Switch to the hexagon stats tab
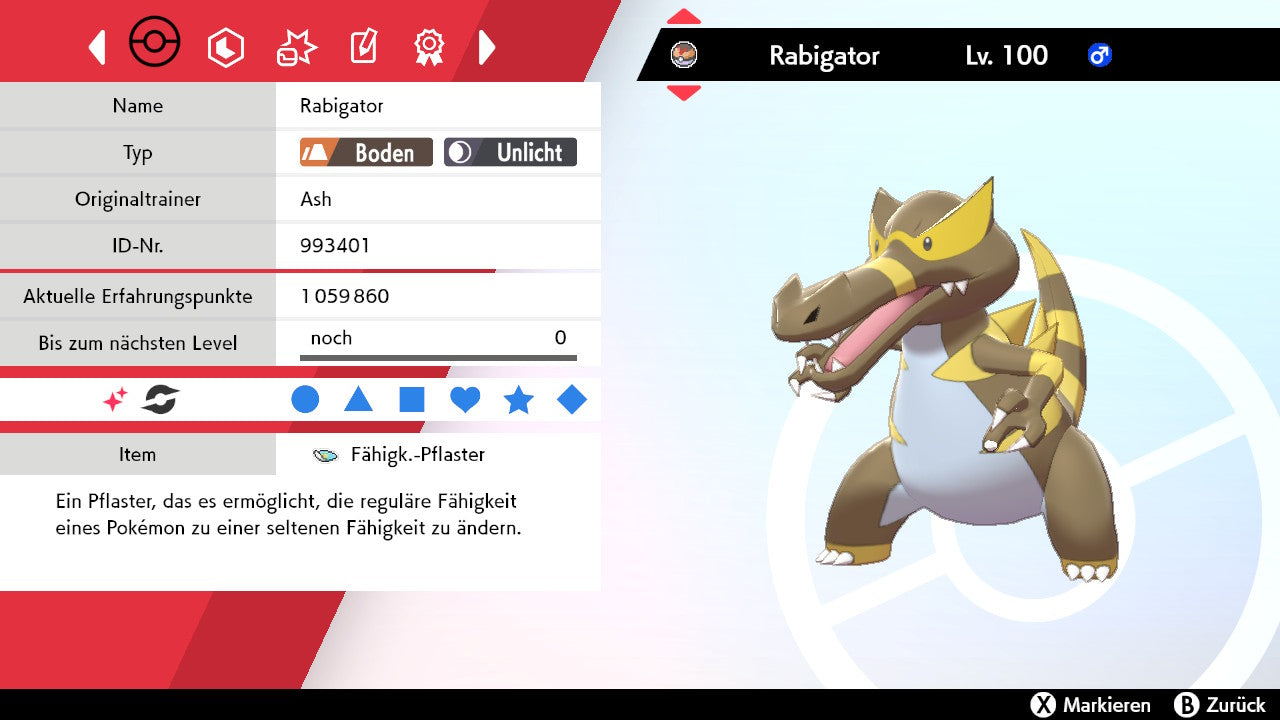Image resolution: width=1280 pixels, height=720 pixels. (225, 47)
